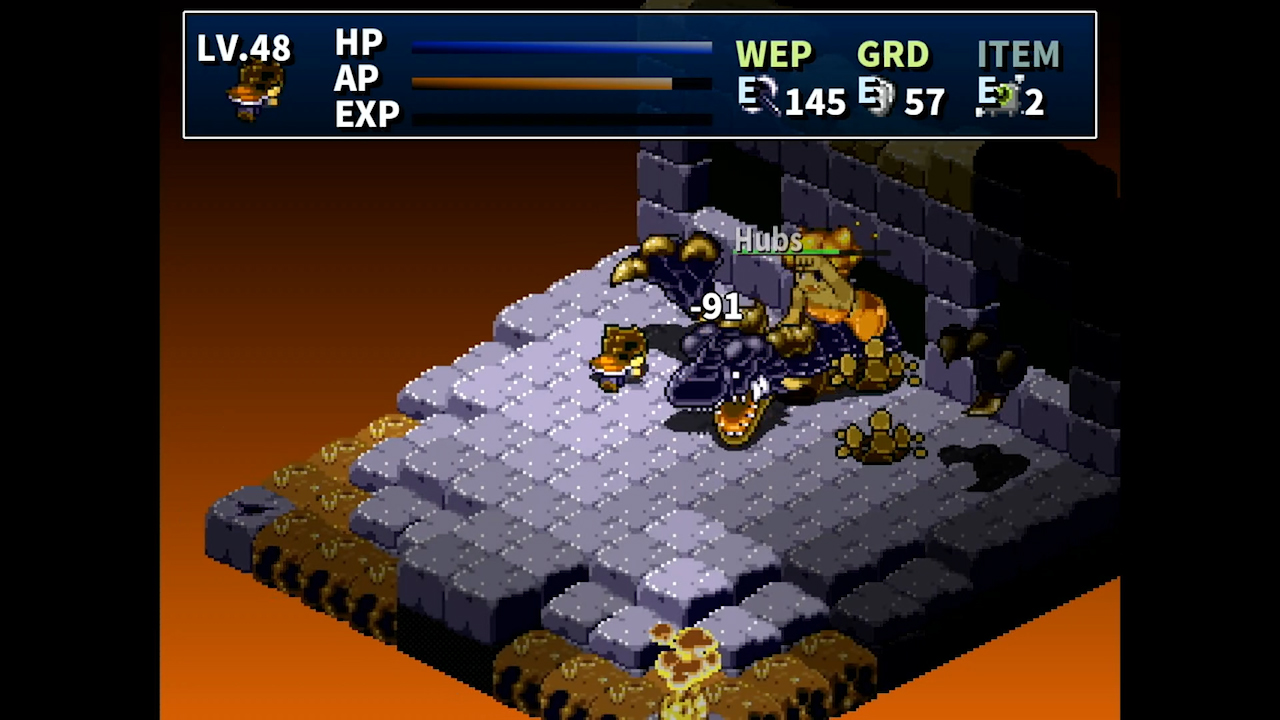Click the enemy name Hubs above the boss
Screen dimensions: 1280x720
point(768,240)
